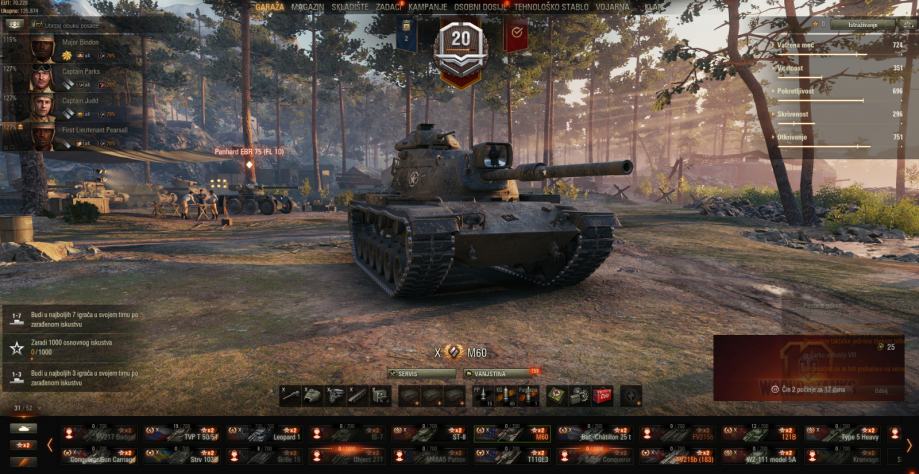Open the Vanjština exterior customization
Screen dimensions: 919x474
tap(499, 373)
